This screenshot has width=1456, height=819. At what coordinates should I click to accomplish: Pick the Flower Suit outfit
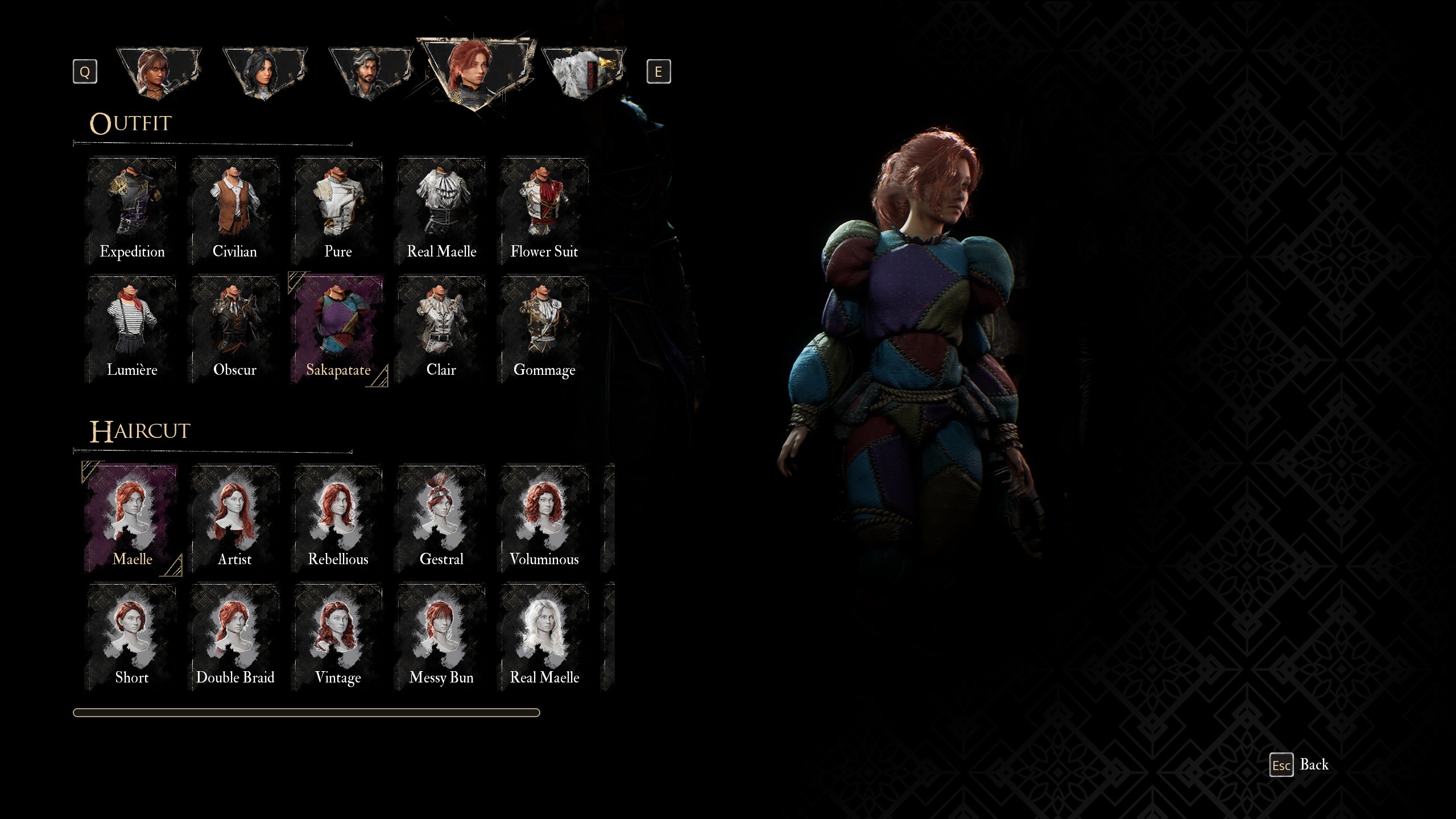(x=544, y=212)
